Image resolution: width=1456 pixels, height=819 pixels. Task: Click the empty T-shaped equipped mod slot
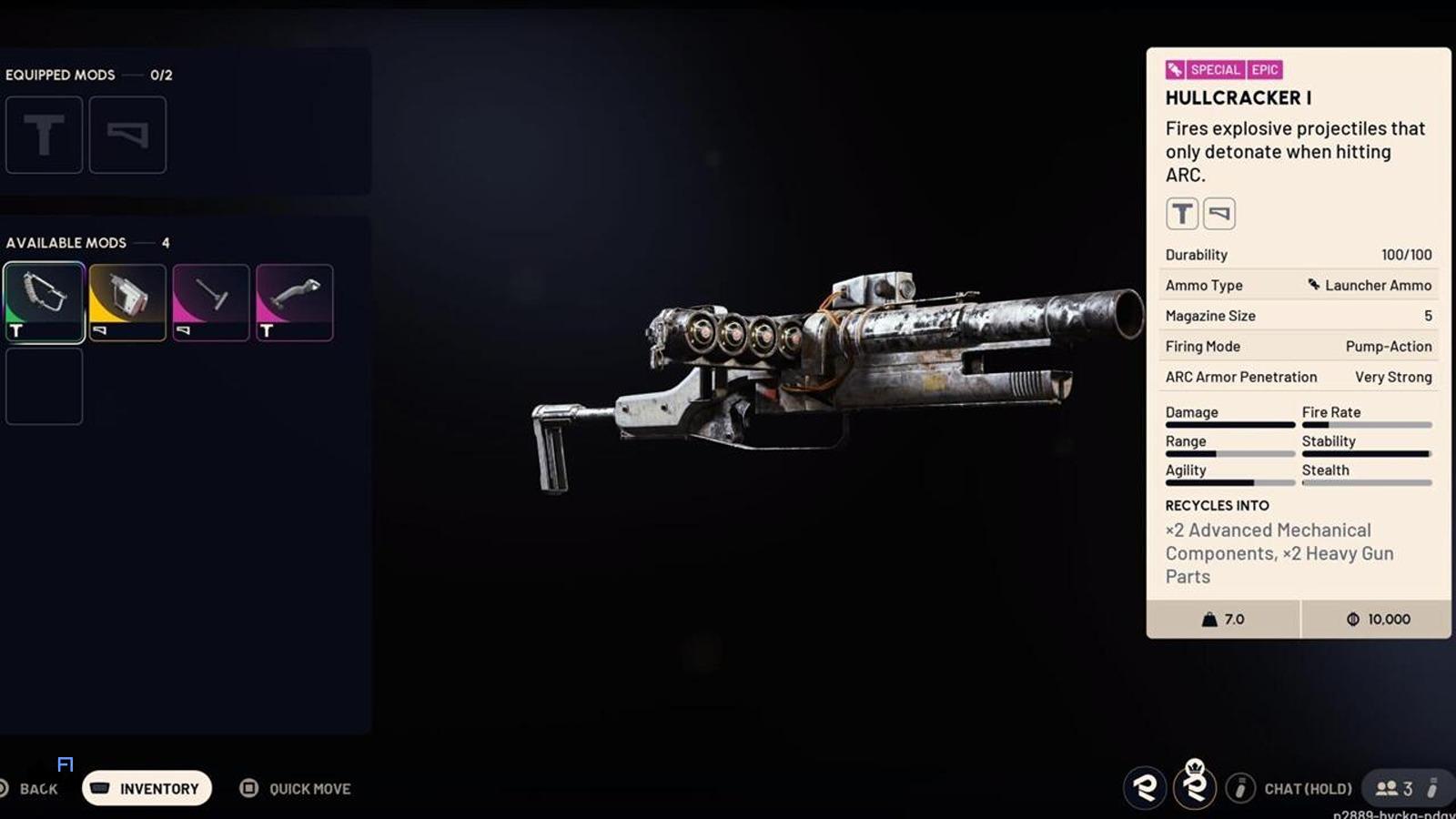pyautogui.click(x=44, y=135)
